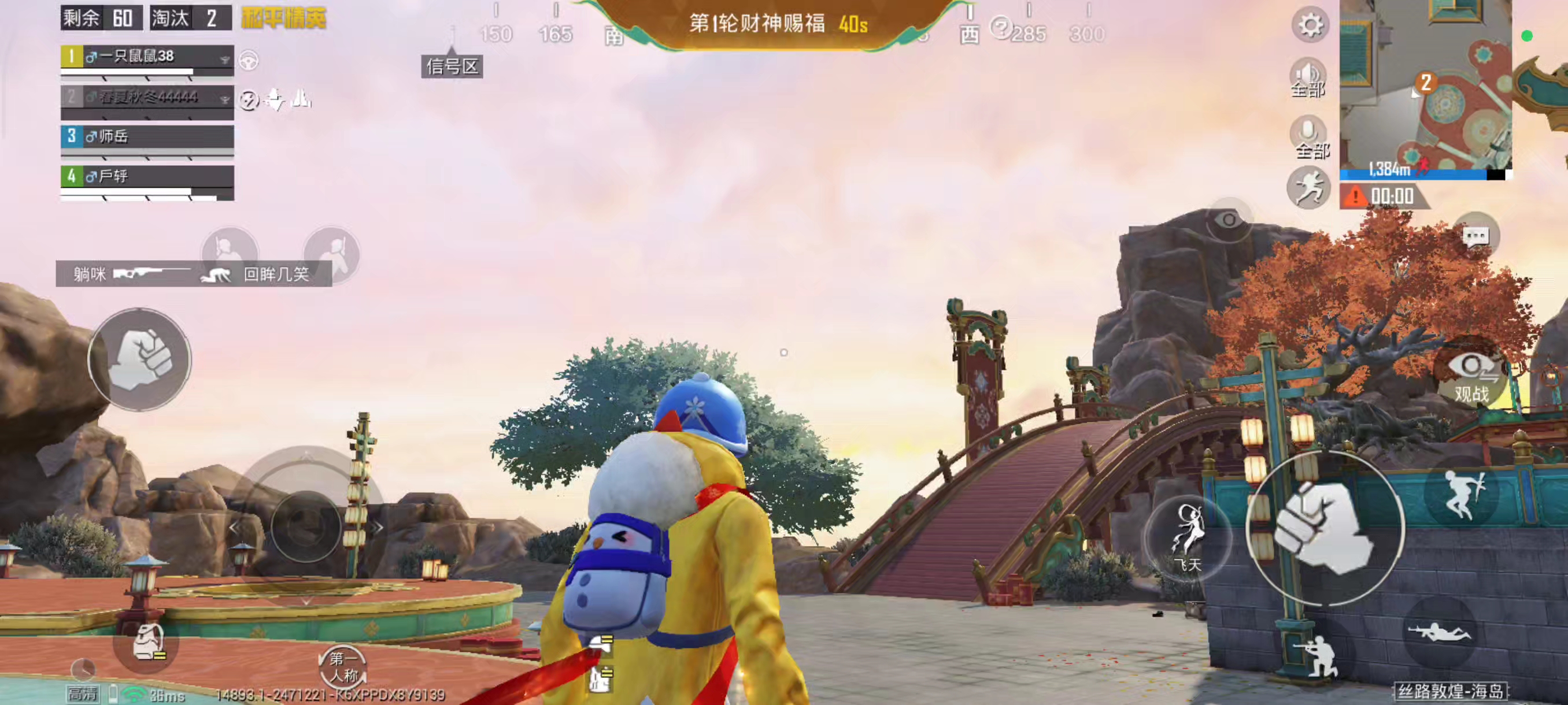The image size is (1568, 705).
Task: Tap the 信号区 signal zone marker
Action: point(451,68)
